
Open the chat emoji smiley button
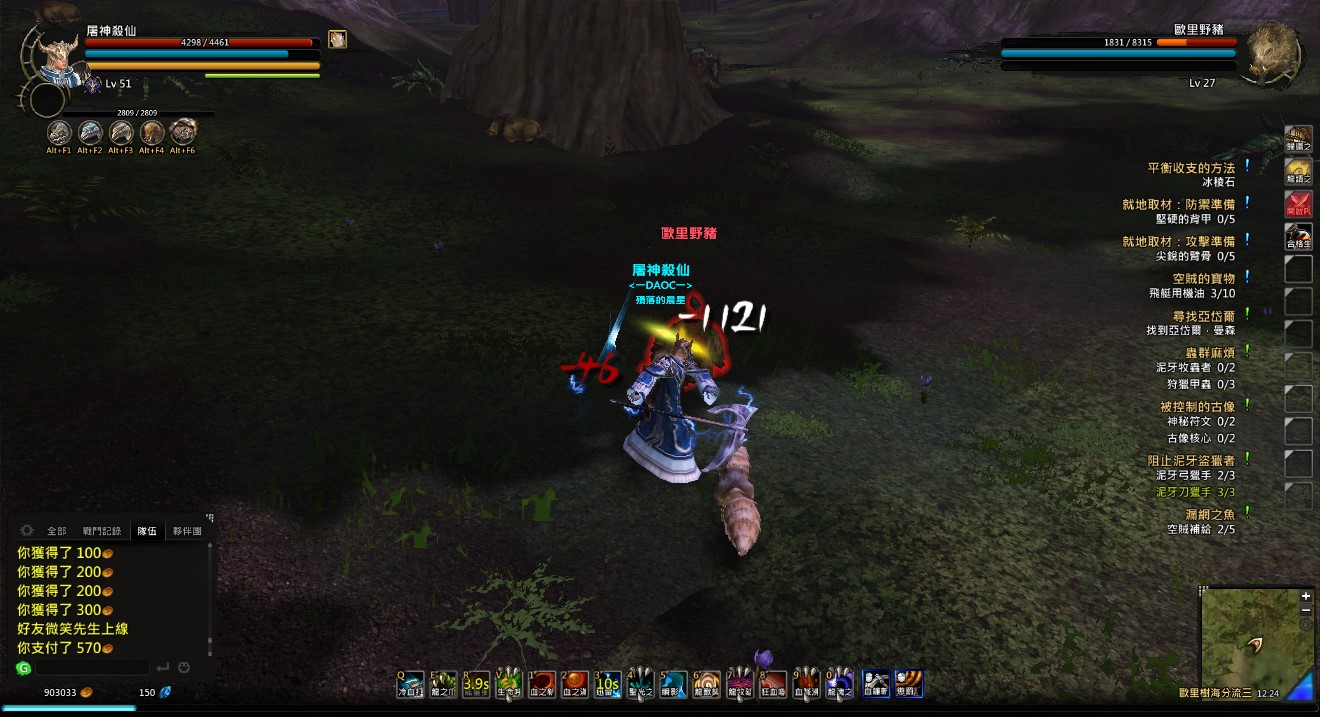click(184, 667)
